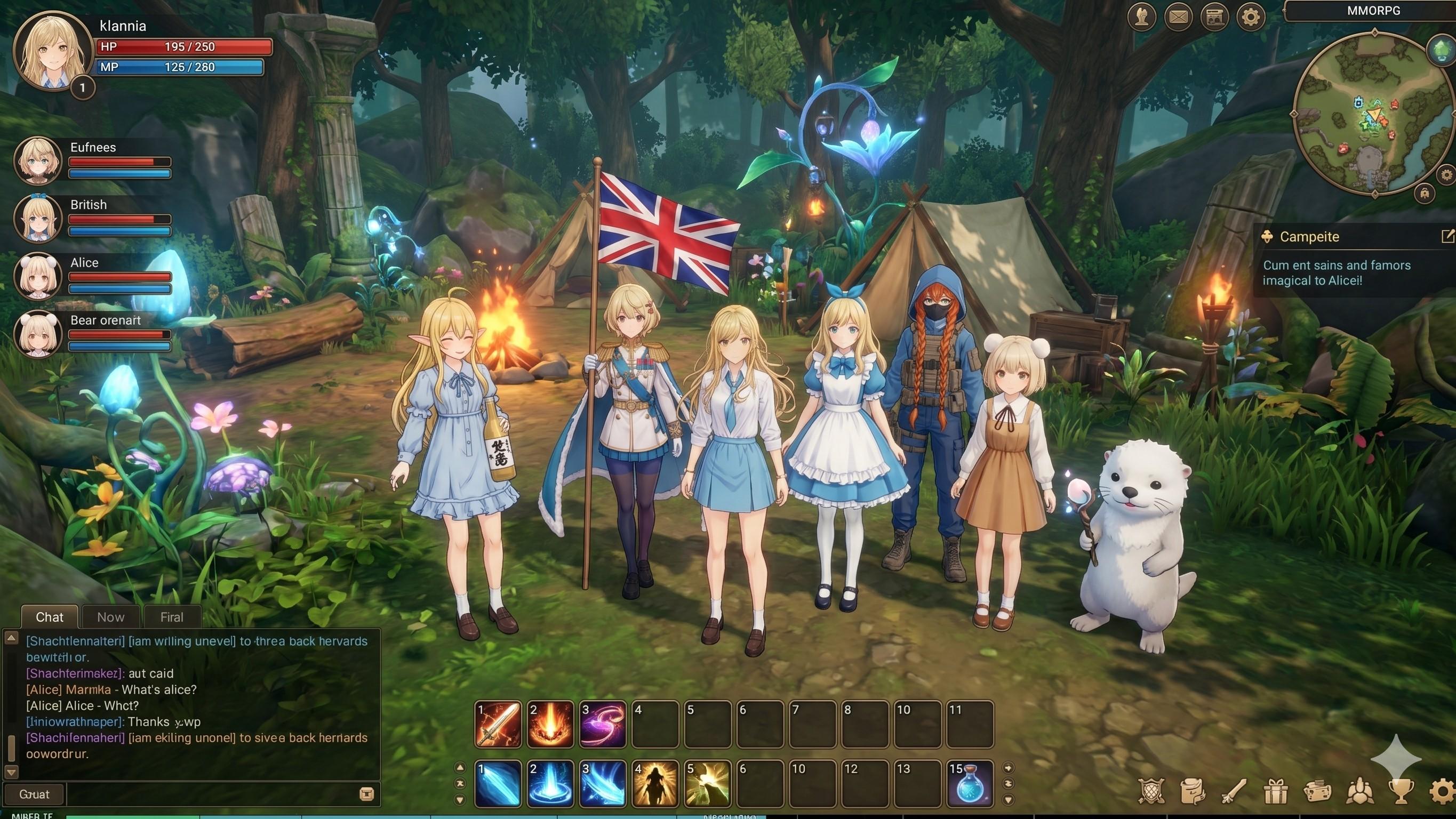Activate the golden silhouette buff skill
The width and height of the screenshot is (1456, 819).
pyautogui.click(x=655, y=784)
